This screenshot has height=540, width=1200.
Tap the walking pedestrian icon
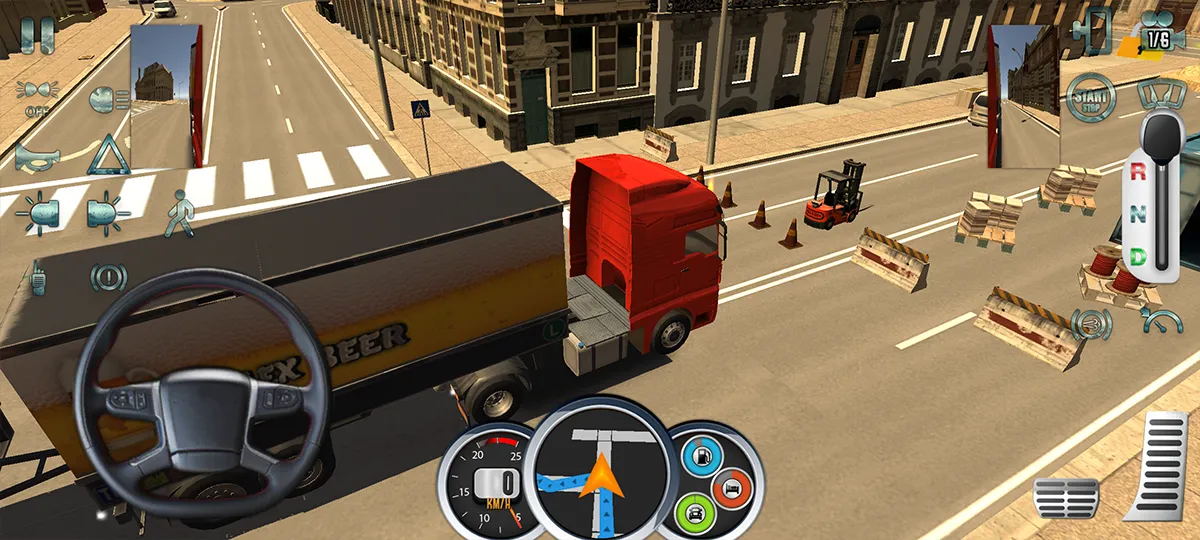tap(179, 213)
